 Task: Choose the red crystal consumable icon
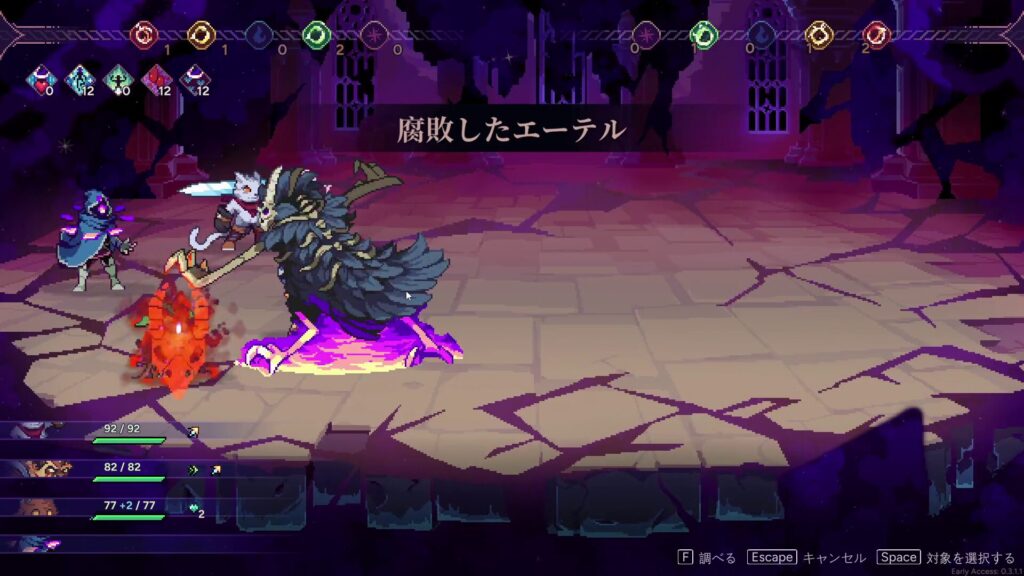click(156, 79)
